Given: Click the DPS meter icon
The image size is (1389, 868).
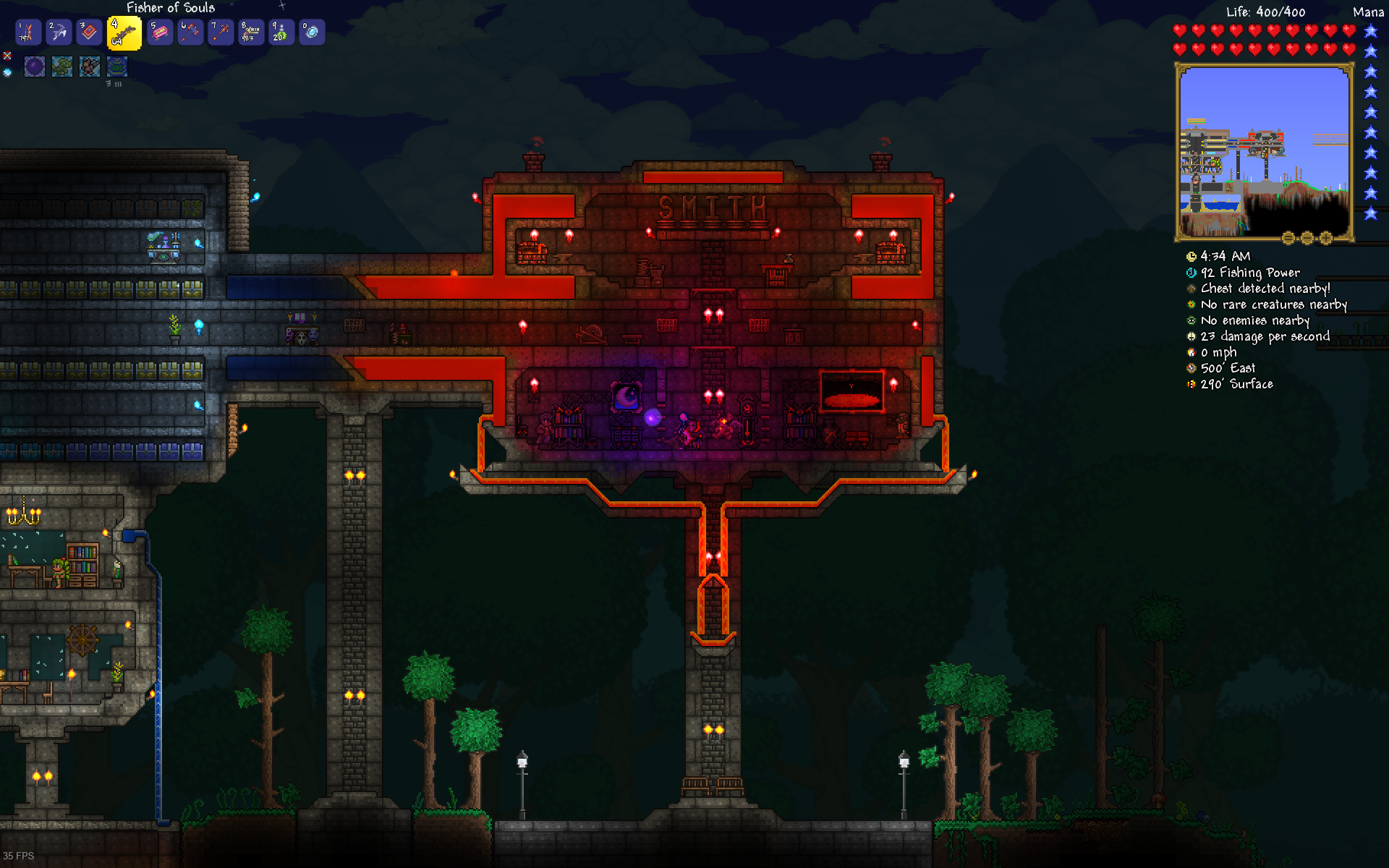Looking at the screenshot, I should point(1190,336).
